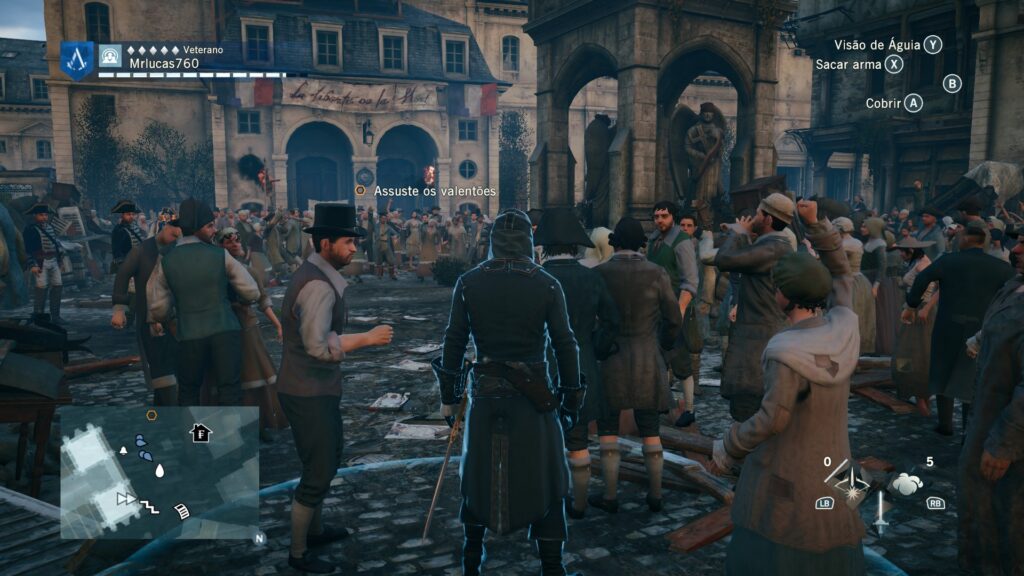
Task: Choose the sword weapon icon
Action: [880, 512]
